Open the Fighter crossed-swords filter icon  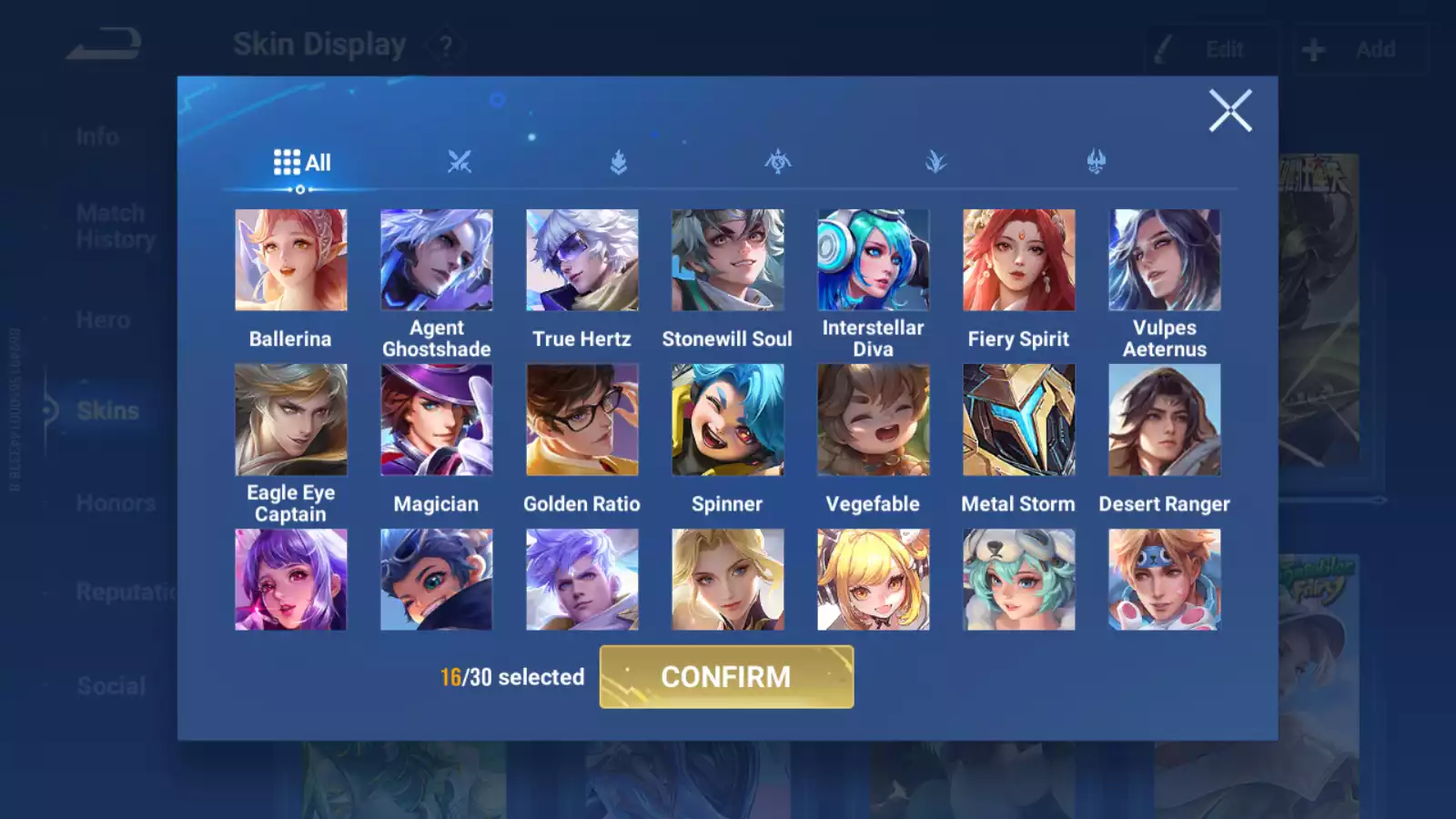[460, 159]
